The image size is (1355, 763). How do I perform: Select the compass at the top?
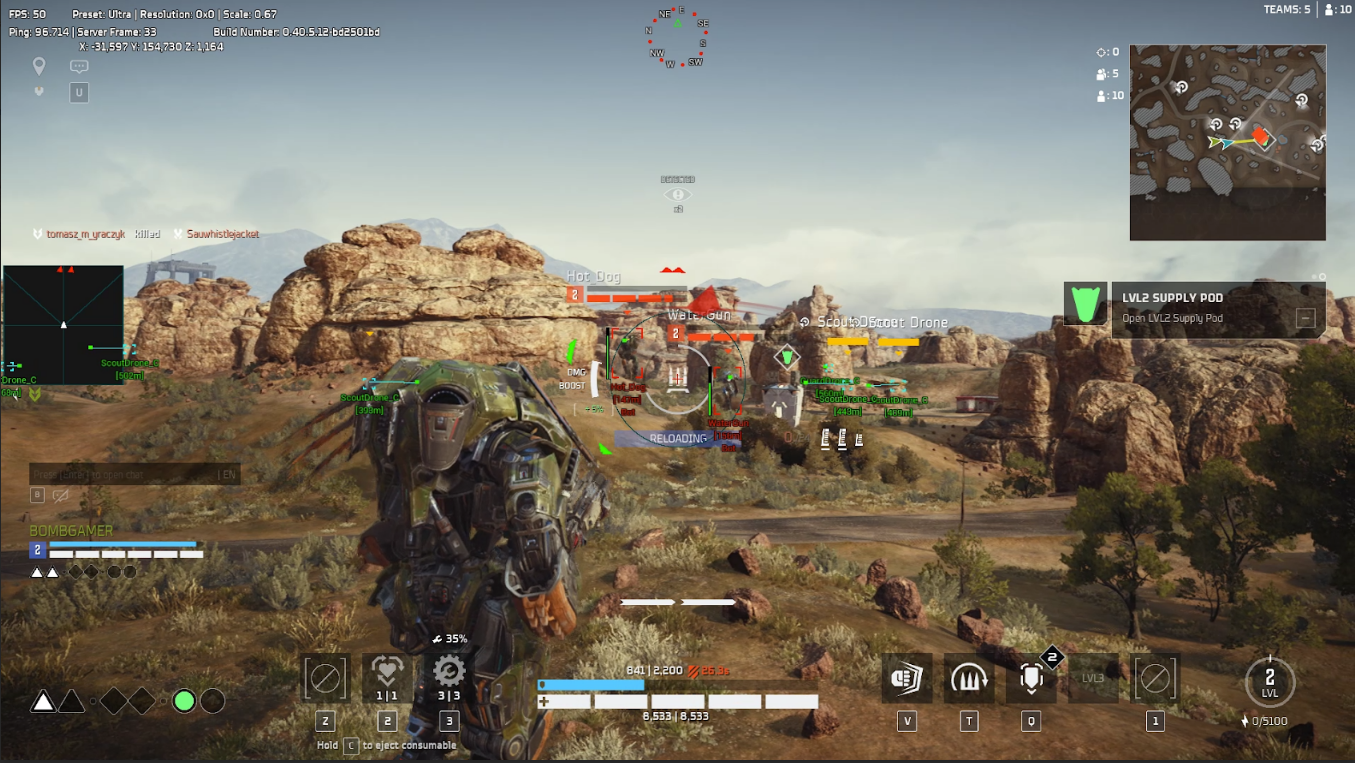[x=677, y=38]
